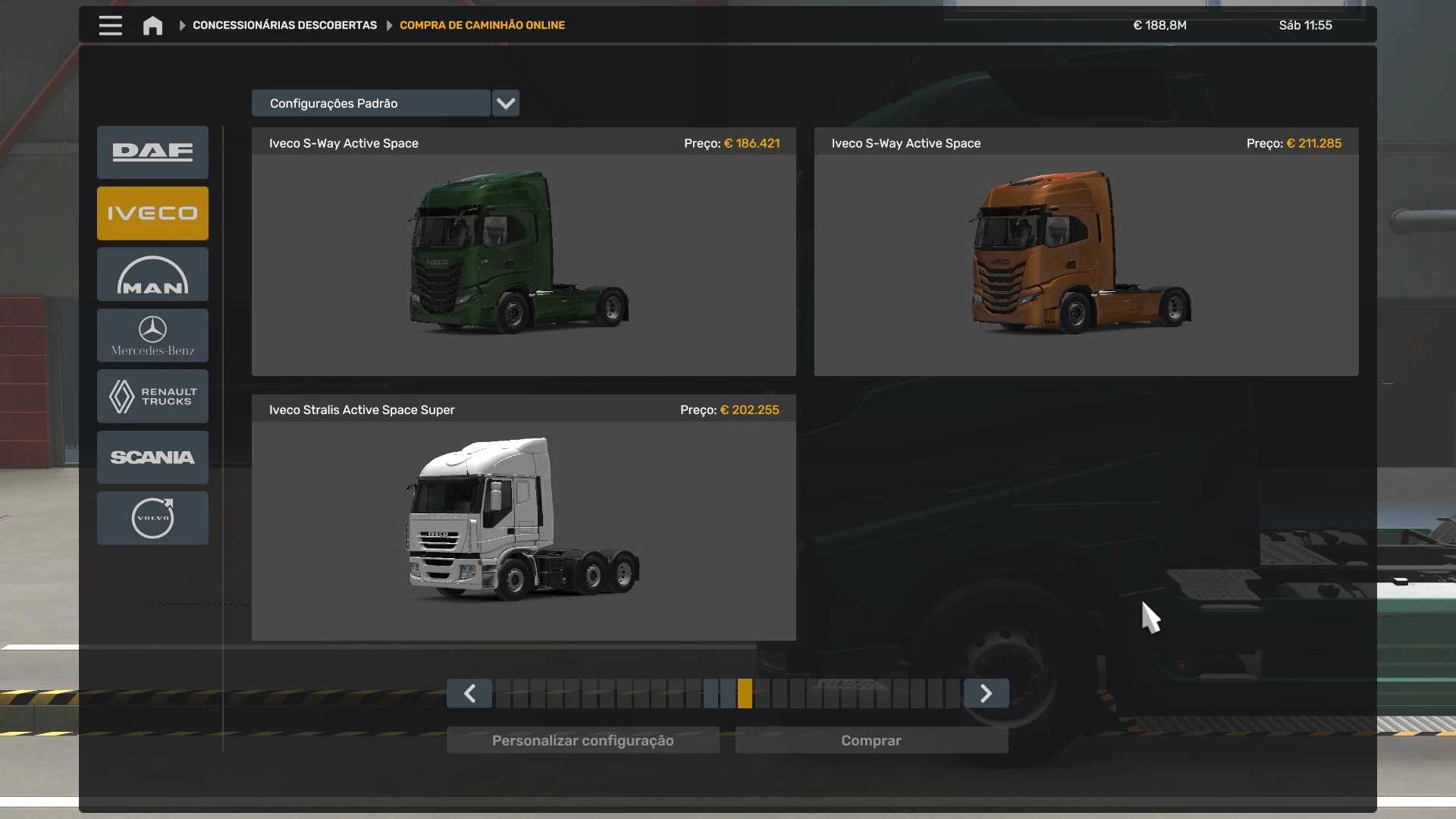Open the Concessionárias Descobertas breadcrumb
1456x819 pixels.
[284, 26]
